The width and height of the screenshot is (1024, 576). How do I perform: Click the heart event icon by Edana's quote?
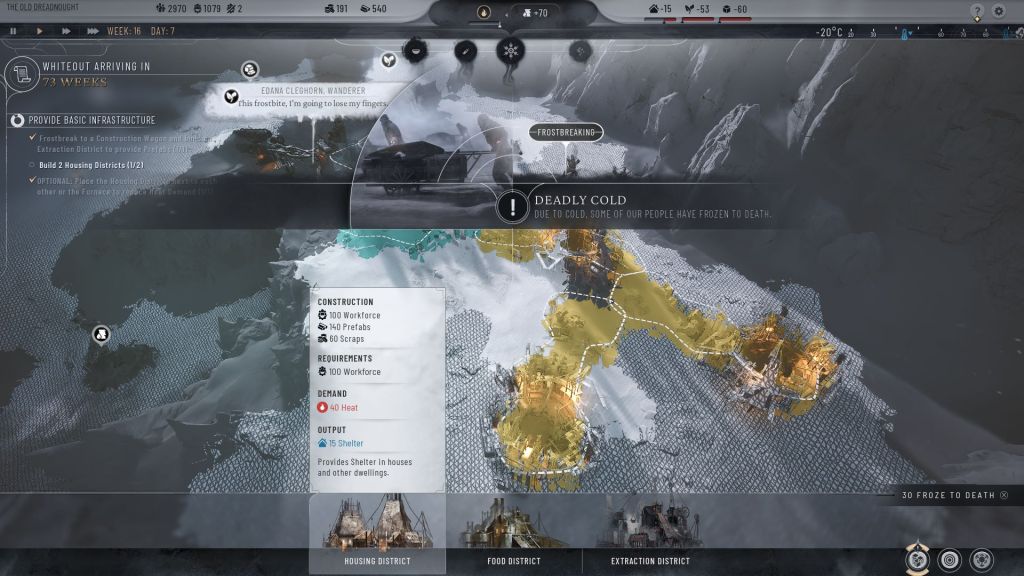tap(229, 97)
